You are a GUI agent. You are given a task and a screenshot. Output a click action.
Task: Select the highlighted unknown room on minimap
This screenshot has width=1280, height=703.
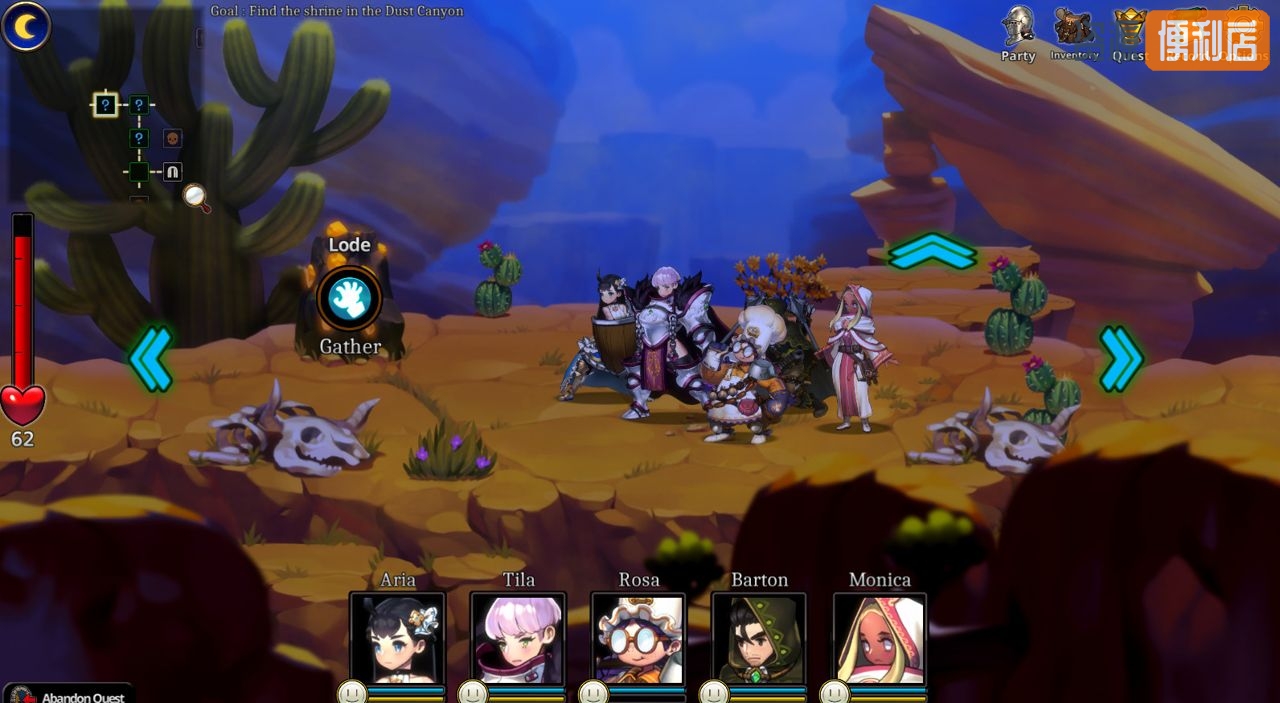[106, 104]
